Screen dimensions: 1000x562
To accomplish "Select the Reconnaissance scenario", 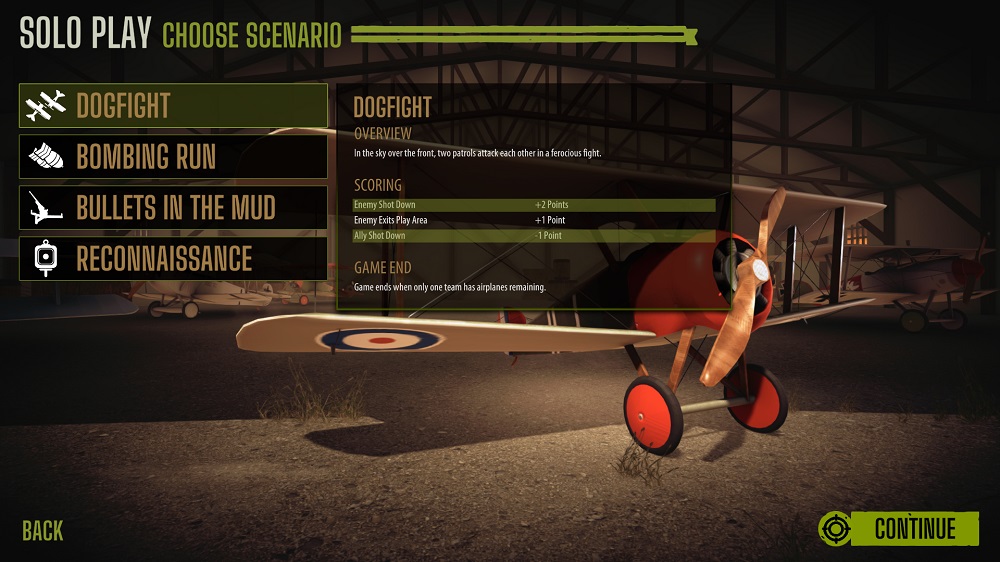I will pyautogui.click(x=173, y=259).
